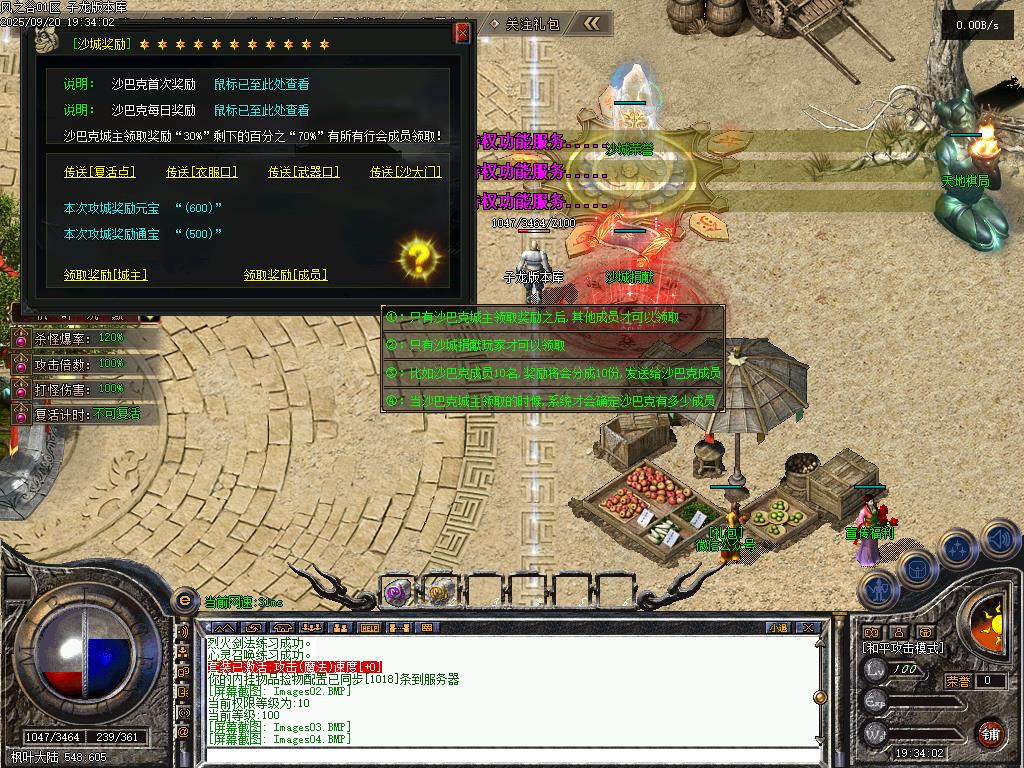Open the round bag button
The height and width of the screenshot is (768, 1024).
click(x=916, y=568)
